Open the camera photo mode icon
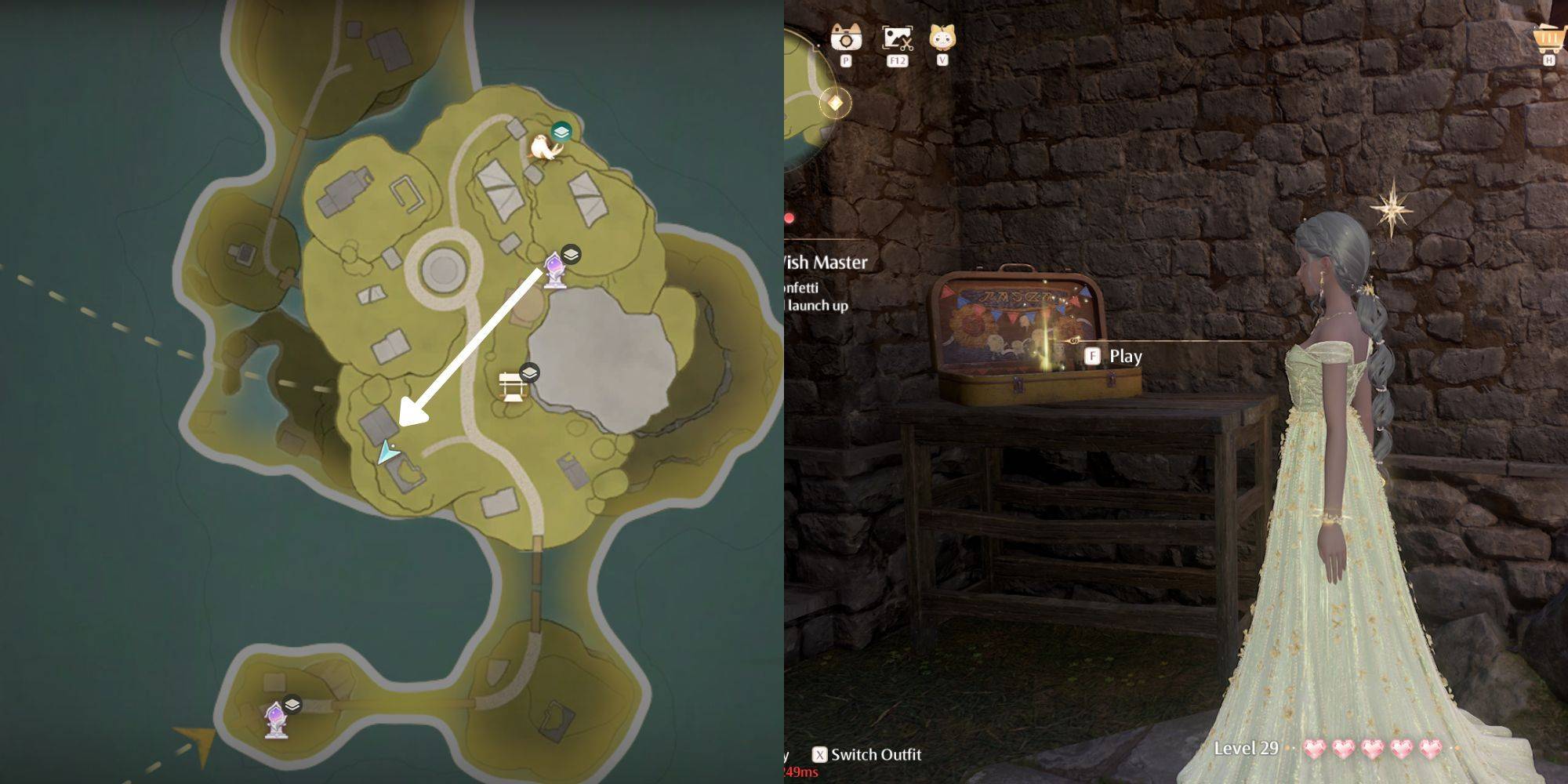Viewport: 1568px width, 784px height. [x=846, y=38]
